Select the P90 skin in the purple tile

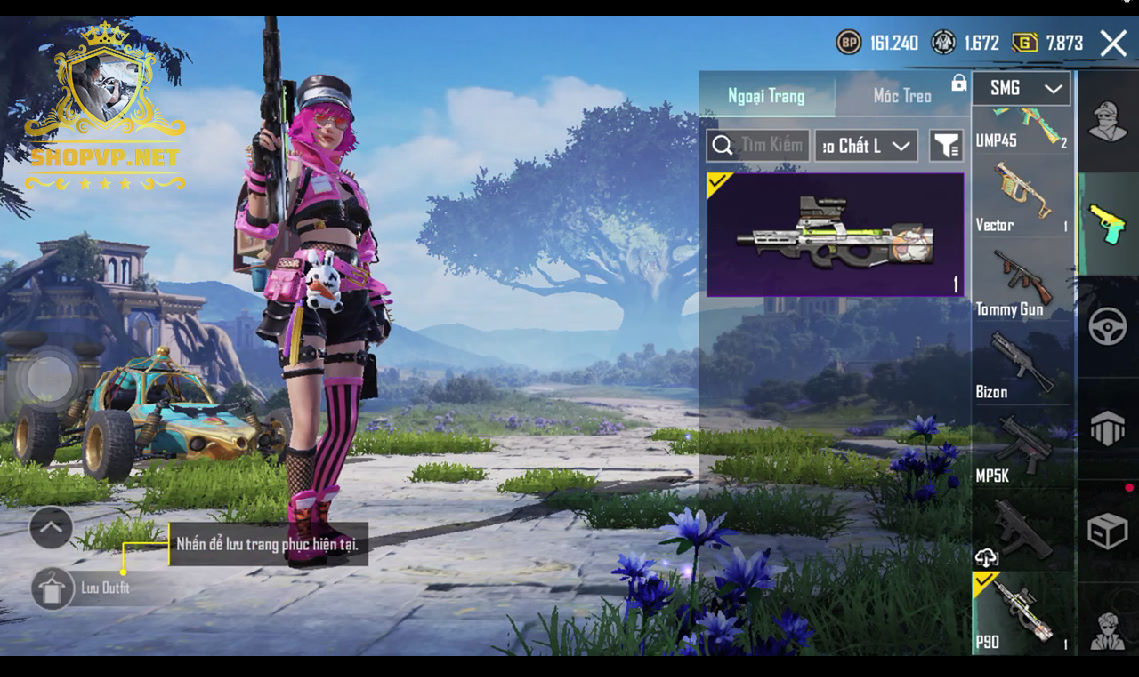(835, 235)
